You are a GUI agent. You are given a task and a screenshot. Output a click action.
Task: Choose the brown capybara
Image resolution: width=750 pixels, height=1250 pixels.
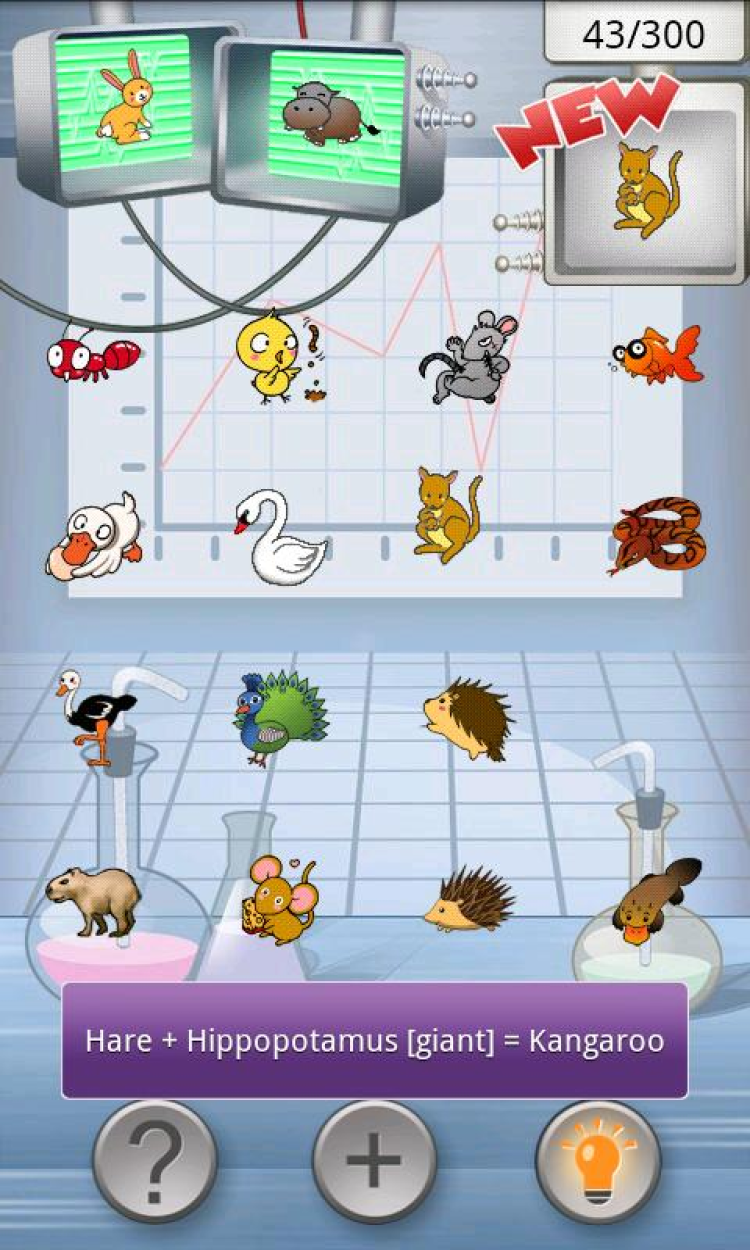(x=92, y=899)
